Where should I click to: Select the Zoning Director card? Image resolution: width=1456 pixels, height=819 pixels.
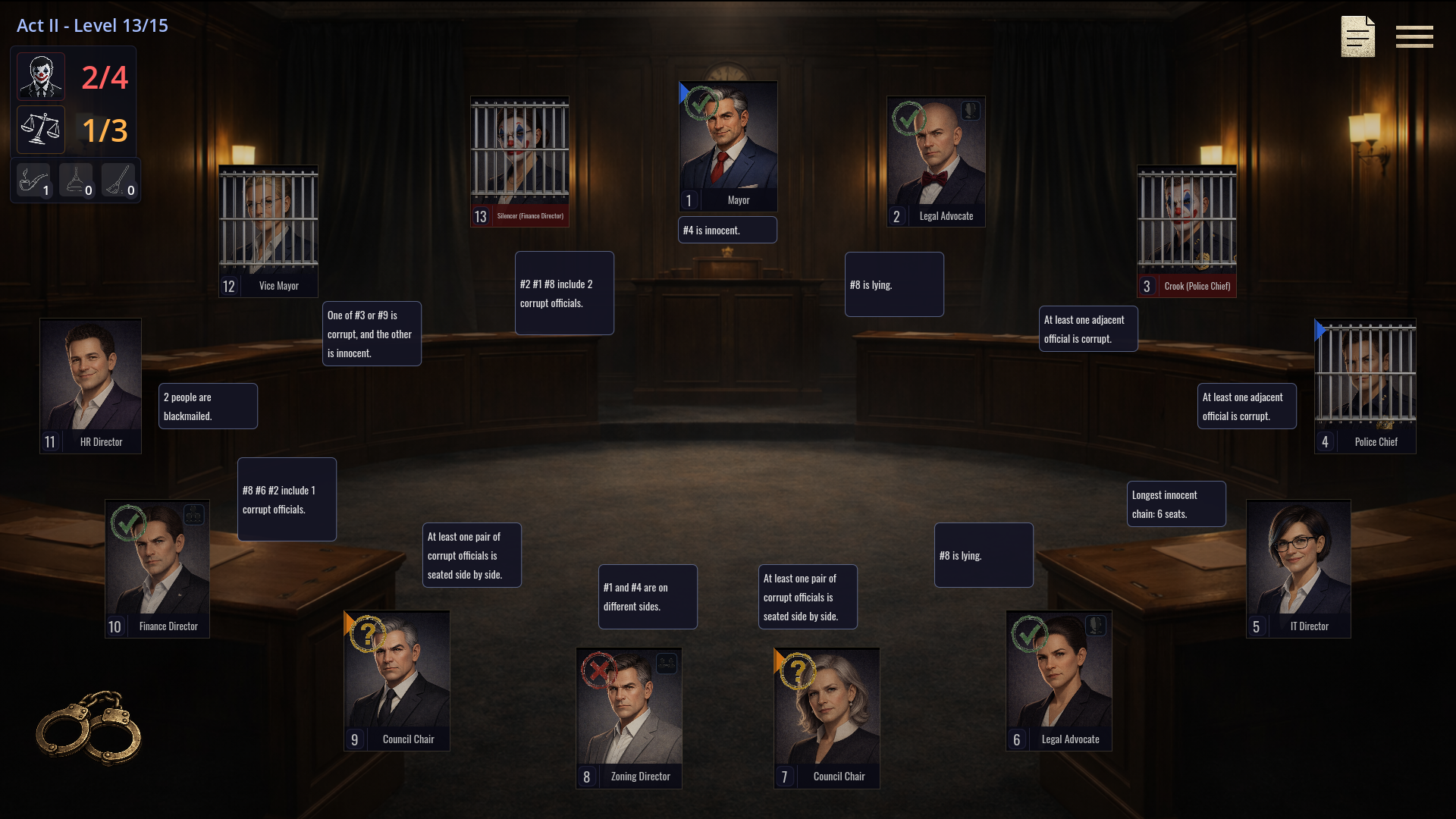point(629,717)
